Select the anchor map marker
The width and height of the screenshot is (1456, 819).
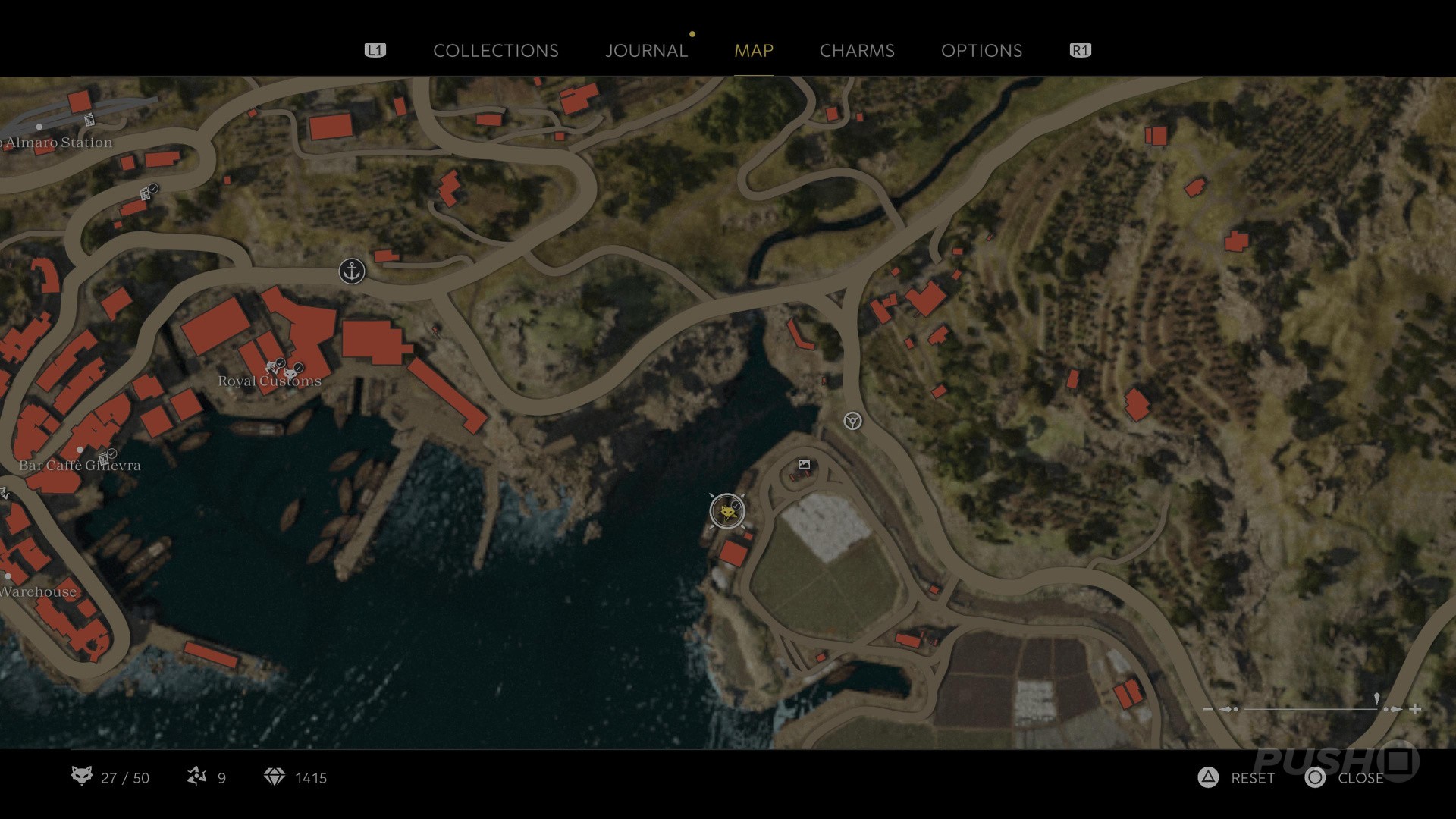click(x=352, y=271)
